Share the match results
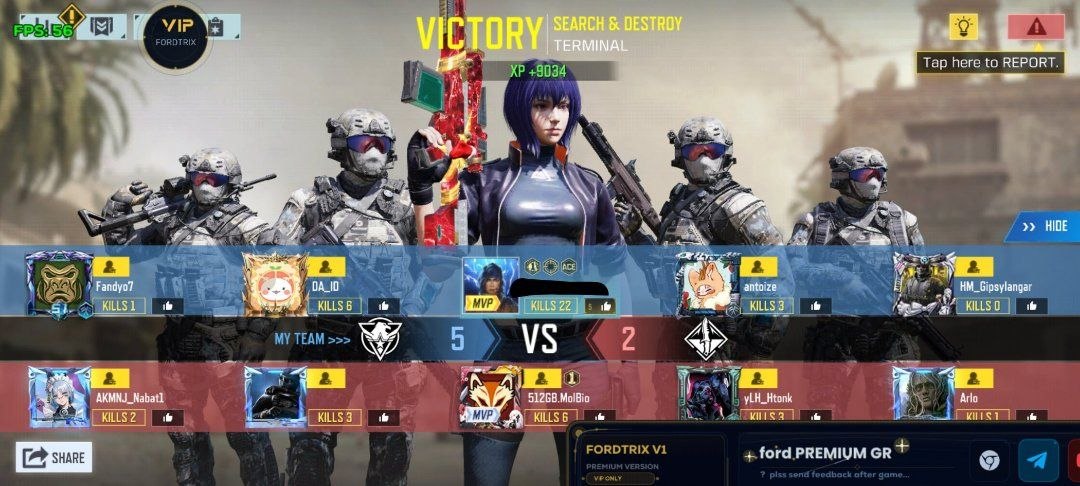Viewport: 1080px width, 486px height. pyautogui.click(x=55, y=457)
